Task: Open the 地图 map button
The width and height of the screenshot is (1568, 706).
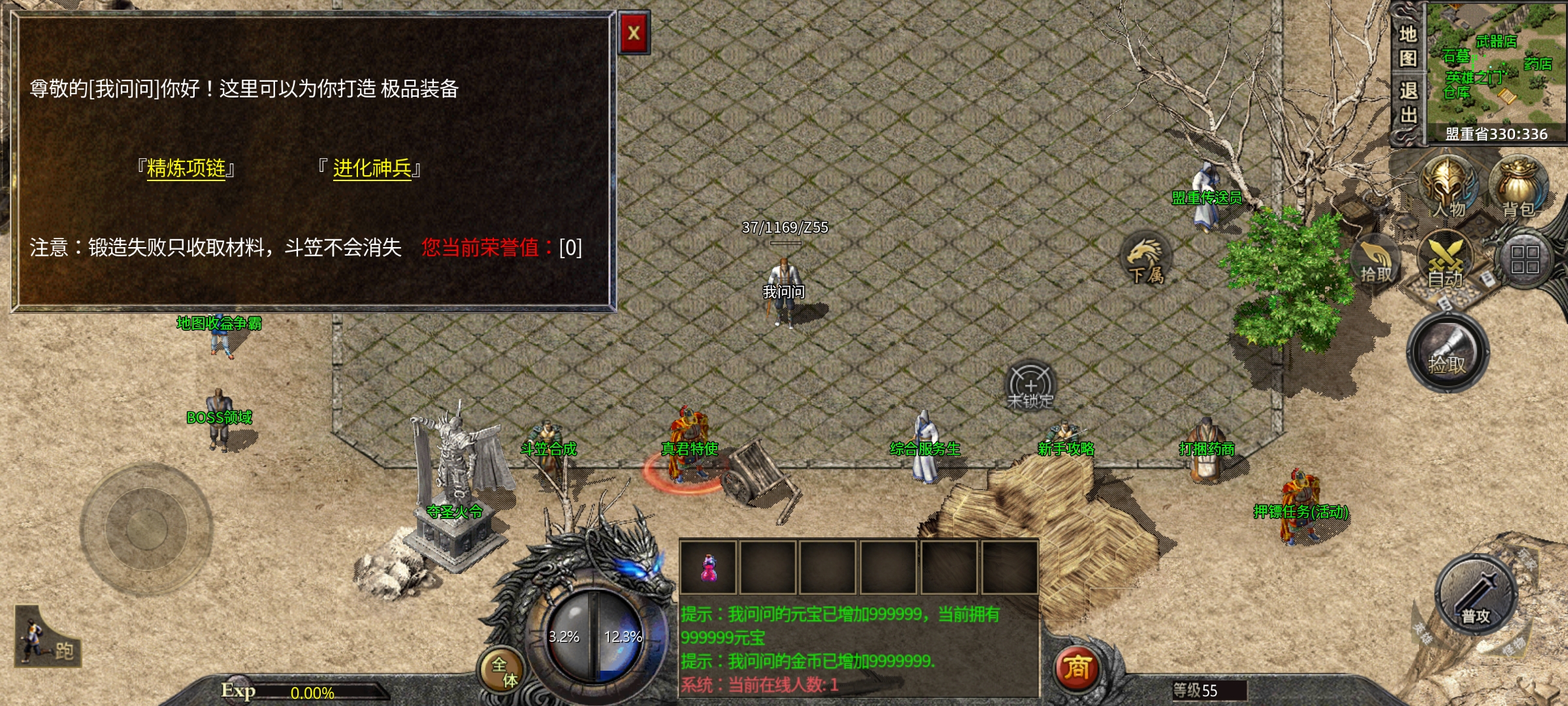Action: click(1408, 46)
